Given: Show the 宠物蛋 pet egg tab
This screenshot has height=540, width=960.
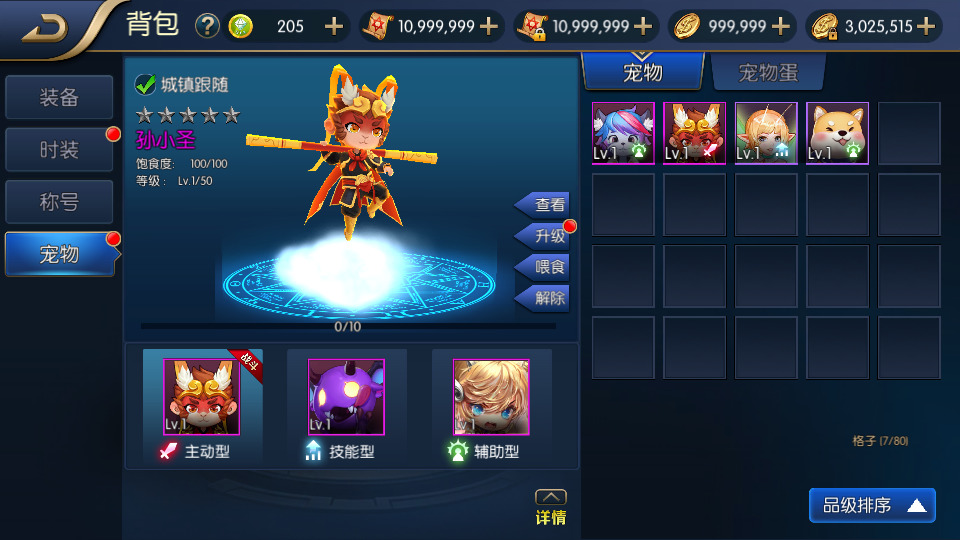Looking at the screenshot, I should click(x=767, y=72).
